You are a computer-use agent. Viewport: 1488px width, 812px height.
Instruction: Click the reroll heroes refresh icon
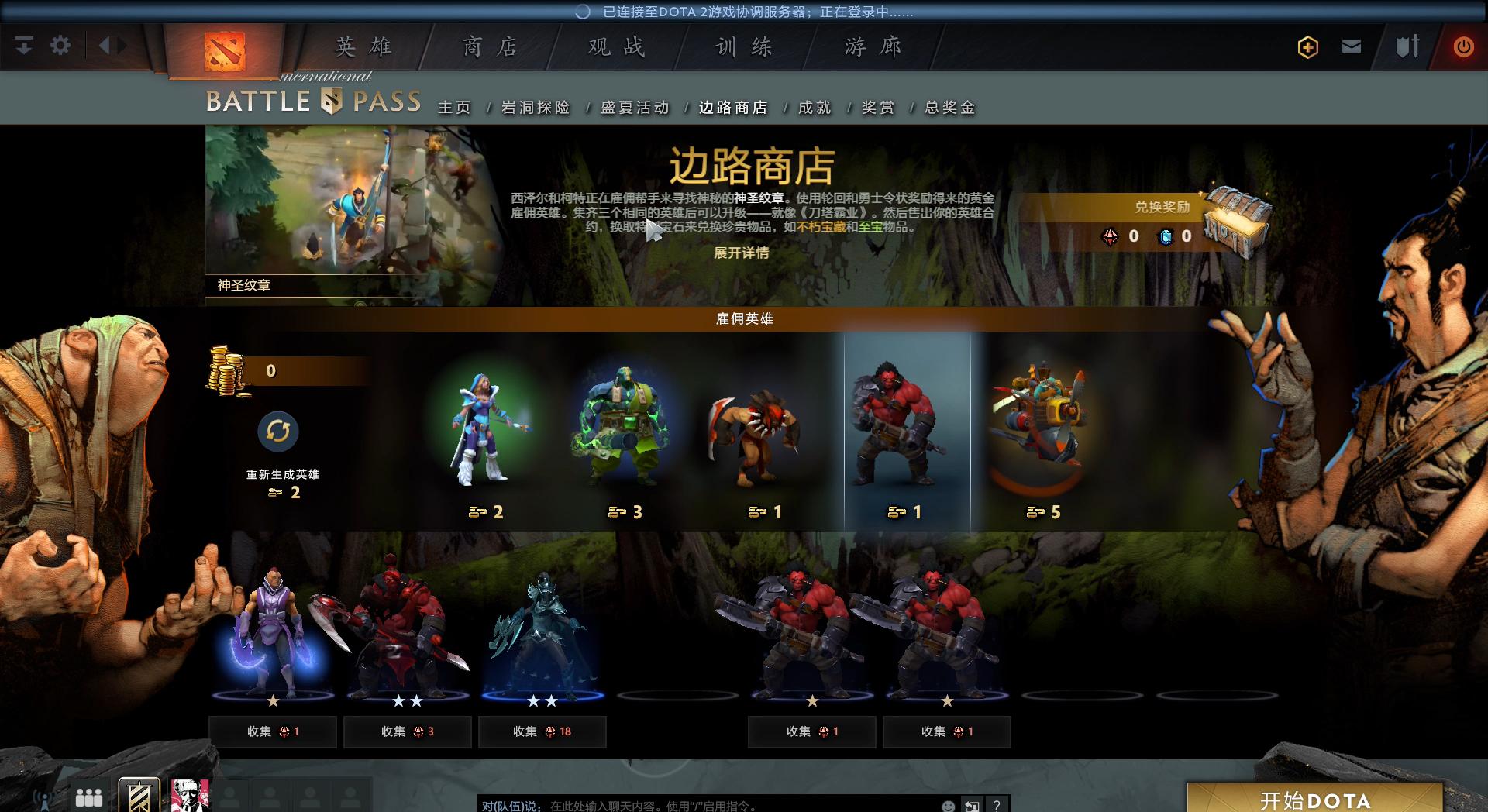coord(279,432)
